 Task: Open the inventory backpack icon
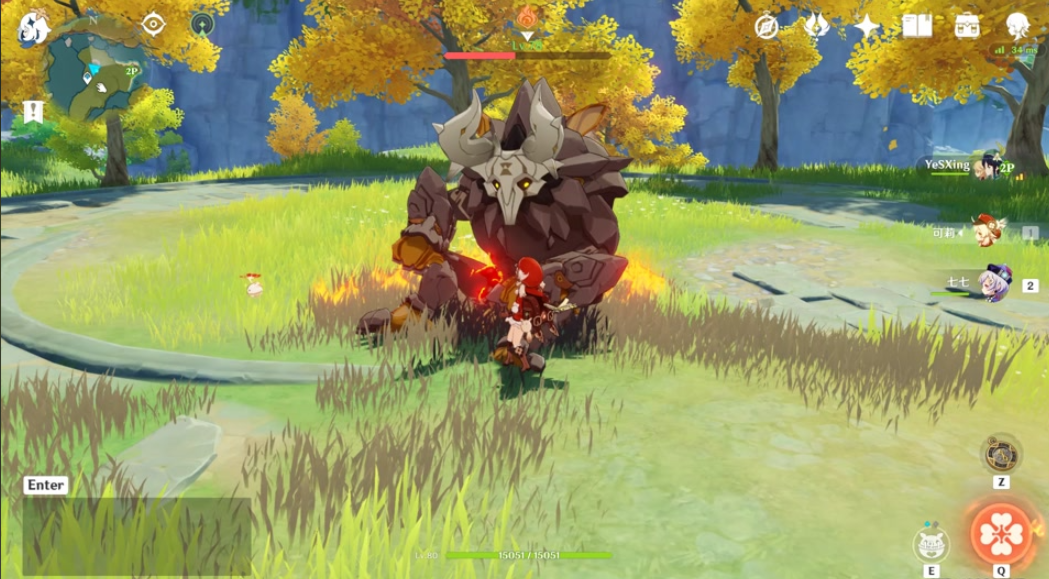click(967, 26)
